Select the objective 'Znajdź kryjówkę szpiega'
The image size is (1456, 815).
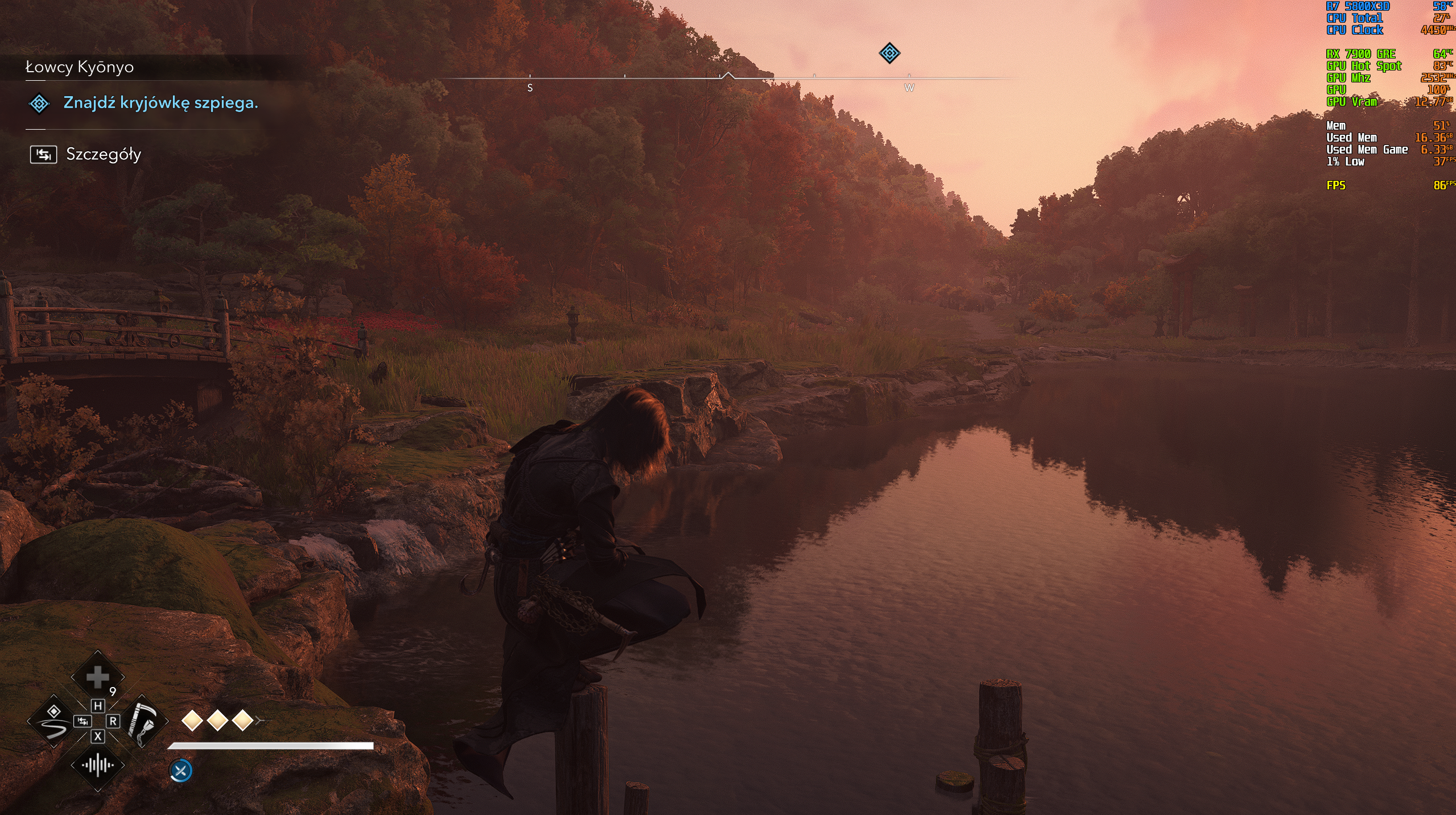(160, 103)
